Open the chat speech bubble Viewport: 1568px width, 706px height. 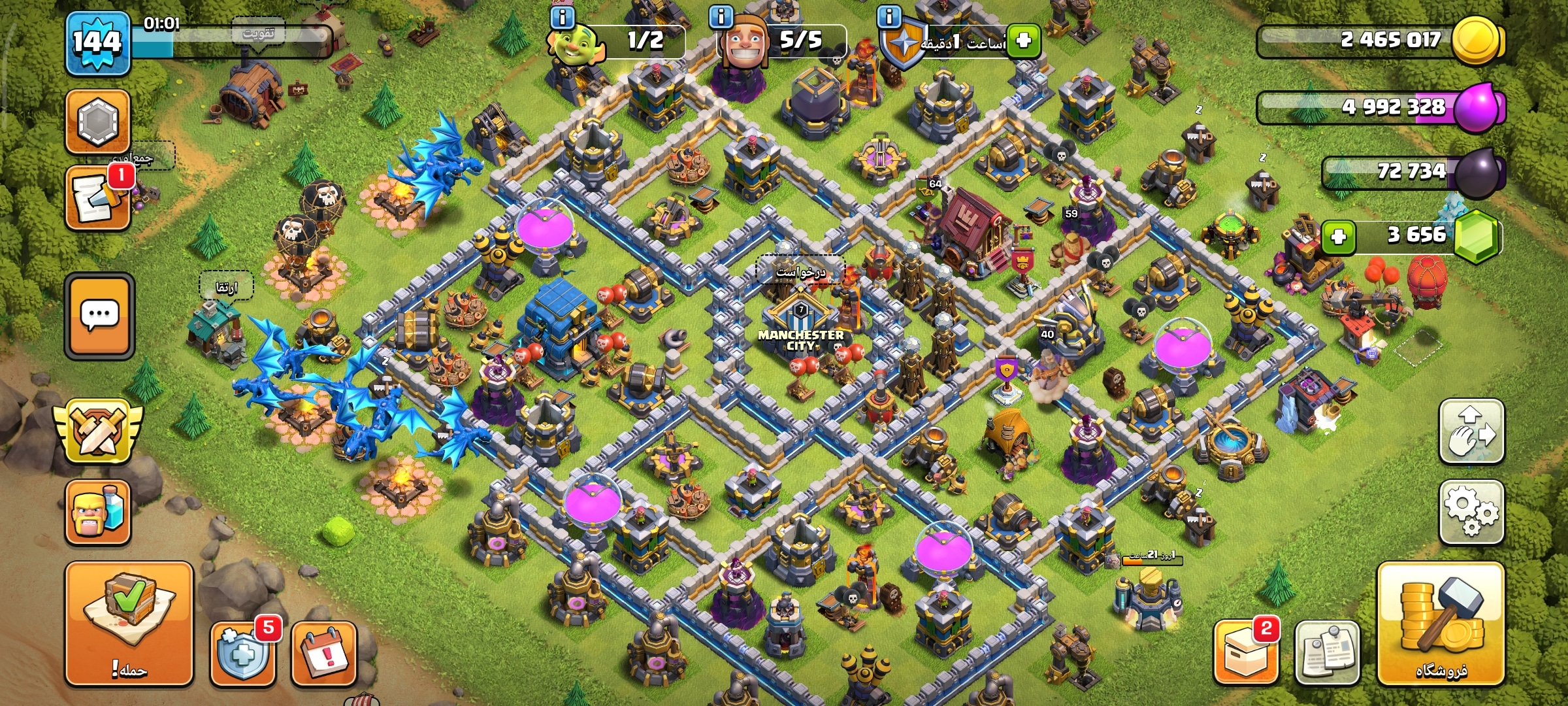pyautogui.click(x=99, y=316)
